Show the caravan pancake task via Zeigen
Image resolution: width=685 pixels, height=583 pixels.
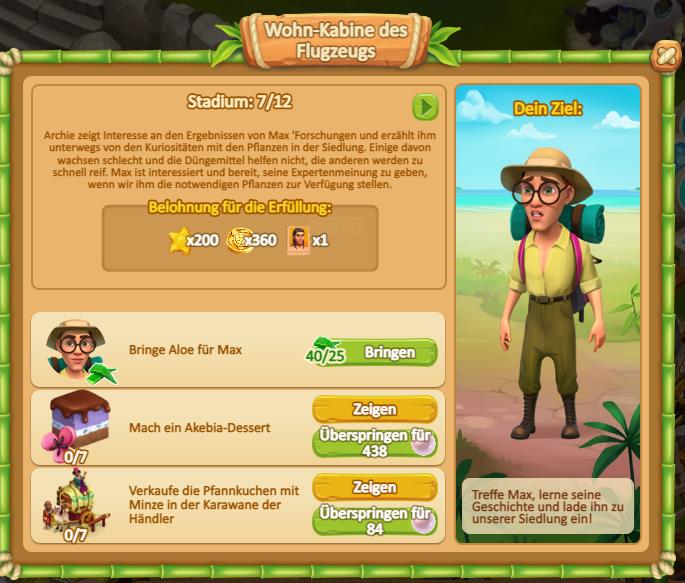click(374, 487)
